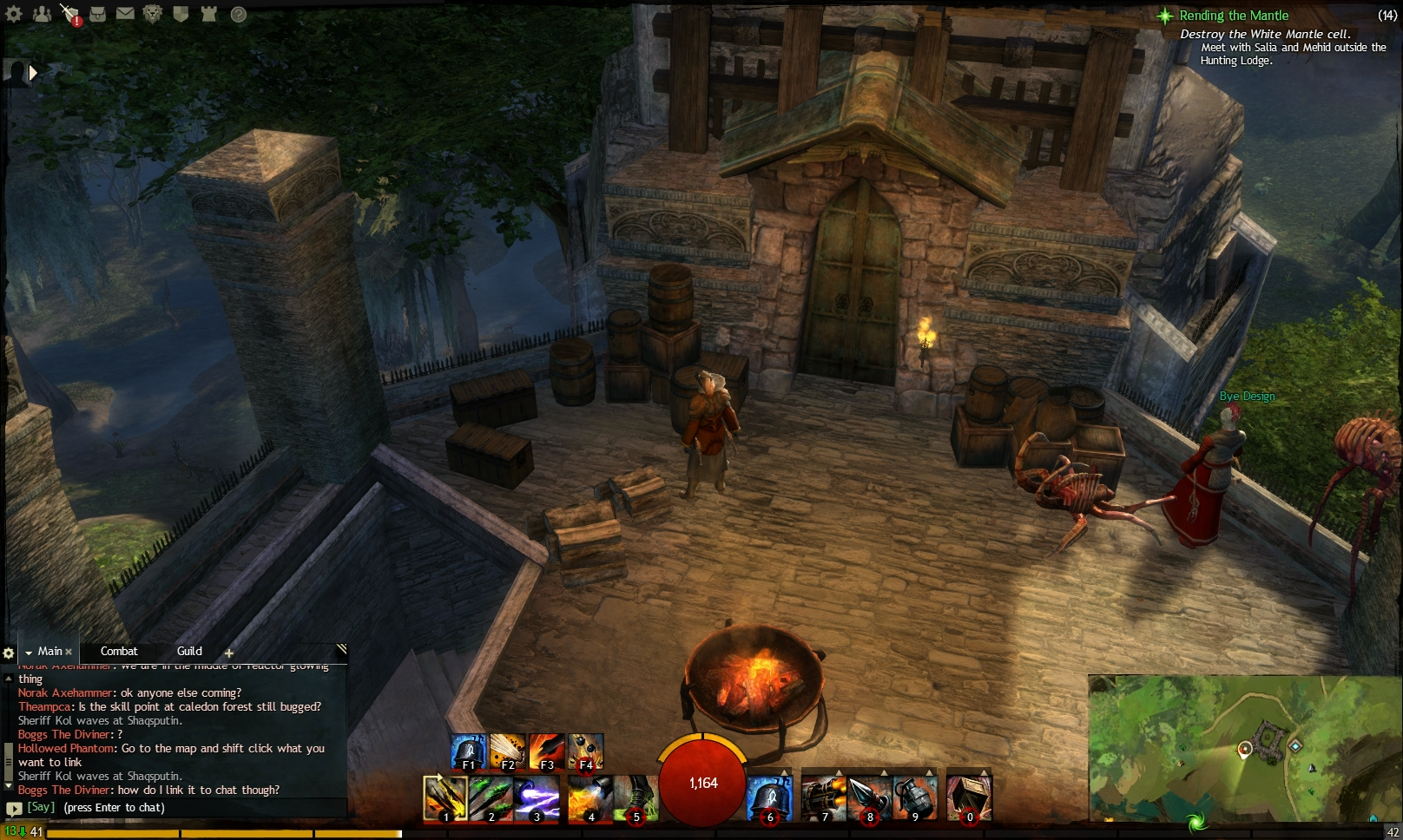Viewport: 1403px width, 840px height.
Task: Open the World vs World tower icon
Action: coord(207,14)
